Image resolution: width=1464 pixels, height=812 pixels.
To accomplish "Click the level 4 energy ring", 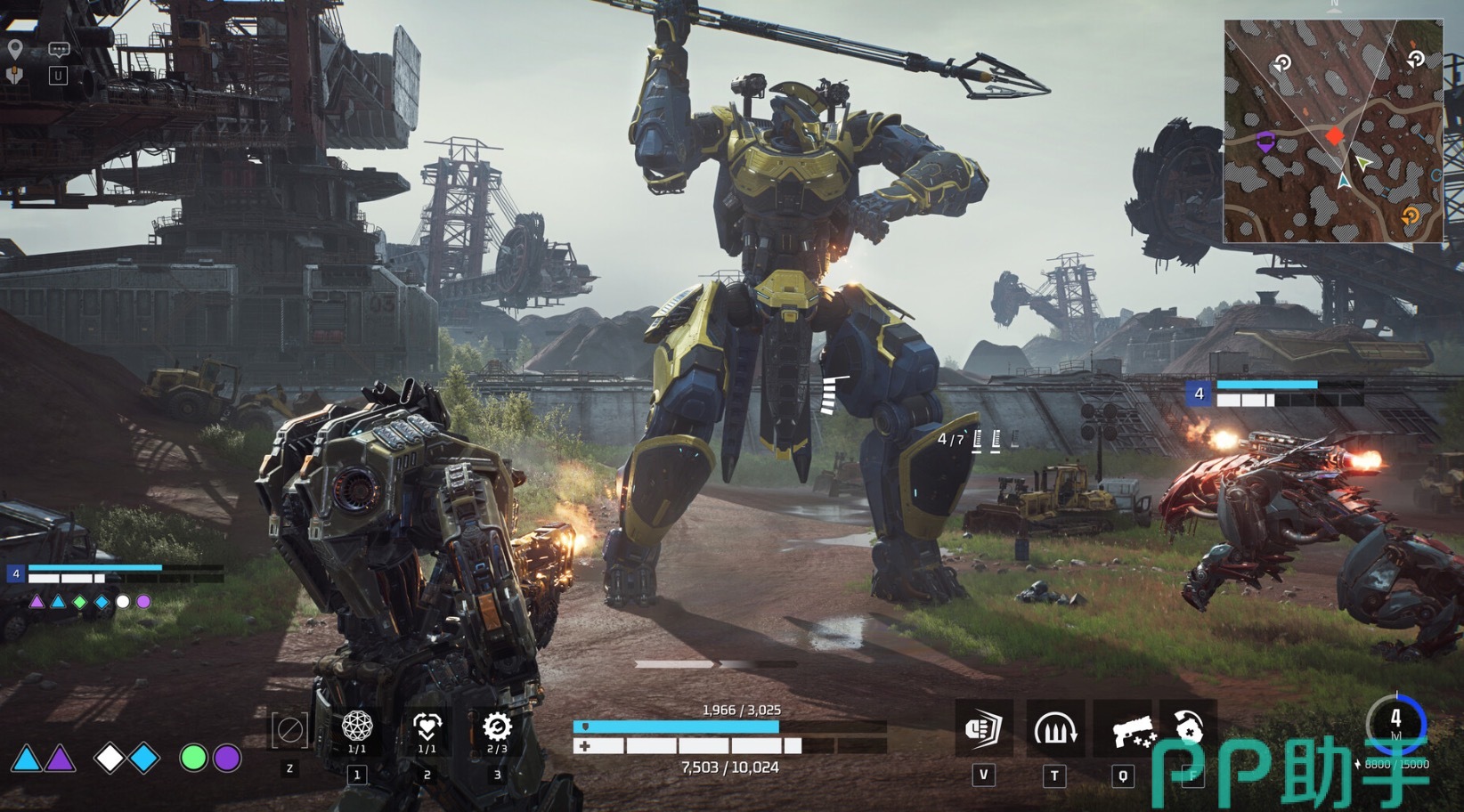I will click(x=1395, y=721).
